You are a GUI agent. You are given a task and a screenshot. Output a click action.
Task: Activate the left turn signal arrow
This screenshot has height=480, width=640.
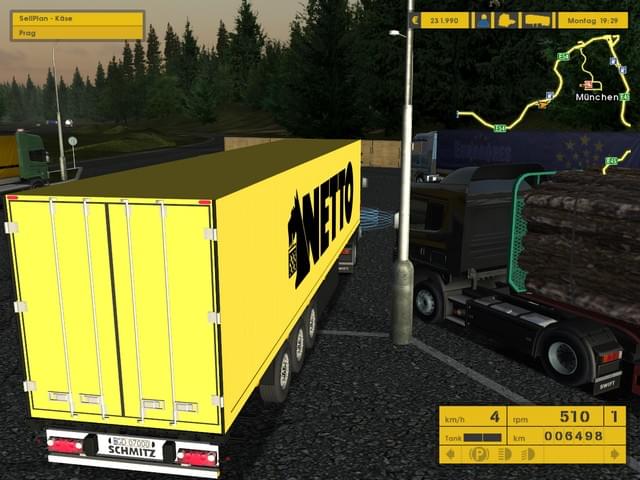pos(449,454)
